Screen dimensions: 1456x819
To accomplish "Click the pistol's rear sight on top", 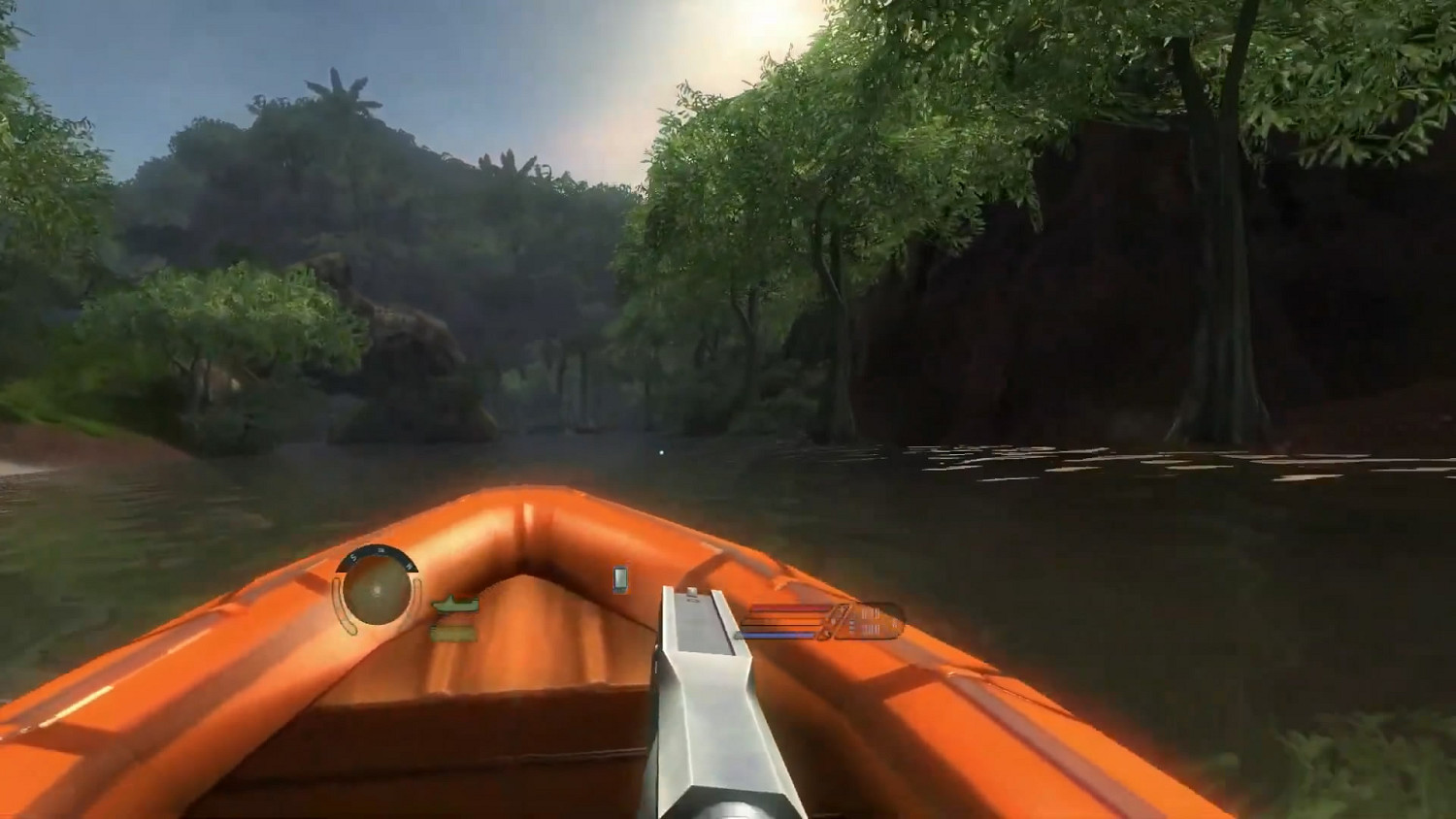I will pos(693,592).
